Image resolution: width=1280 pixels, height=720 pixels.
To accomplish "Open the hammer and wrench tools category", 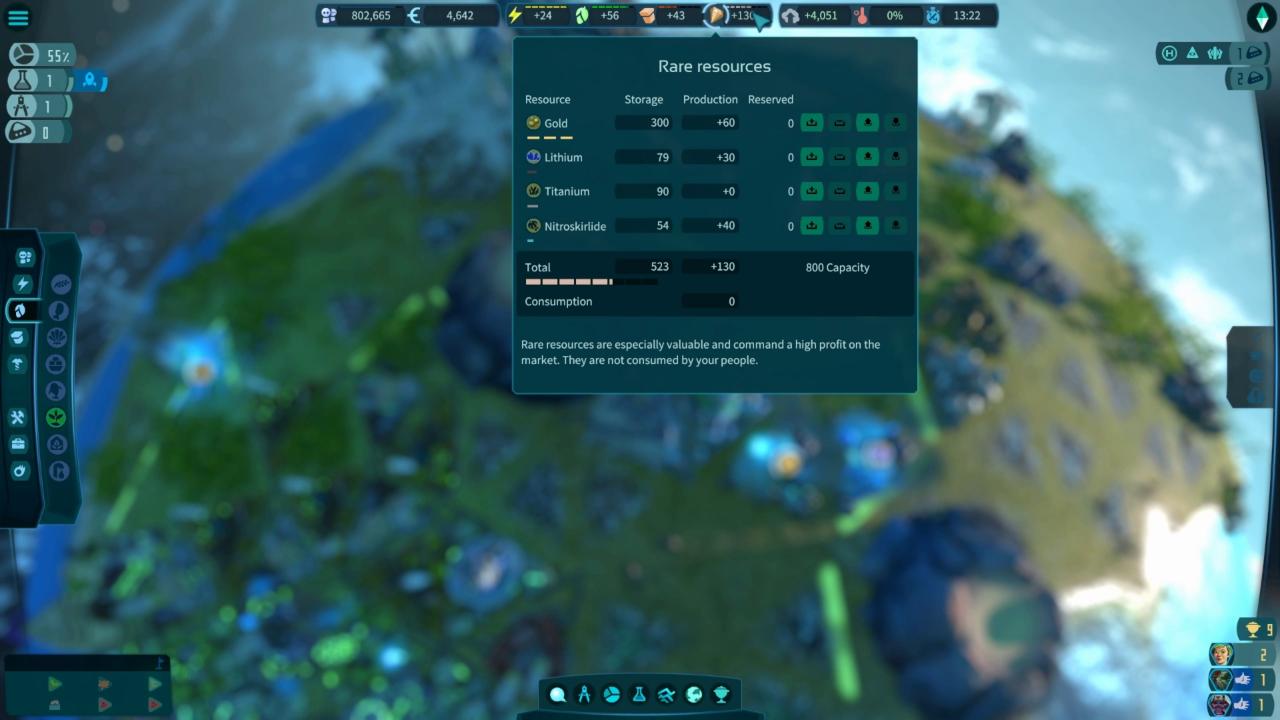I will (18, 418).
